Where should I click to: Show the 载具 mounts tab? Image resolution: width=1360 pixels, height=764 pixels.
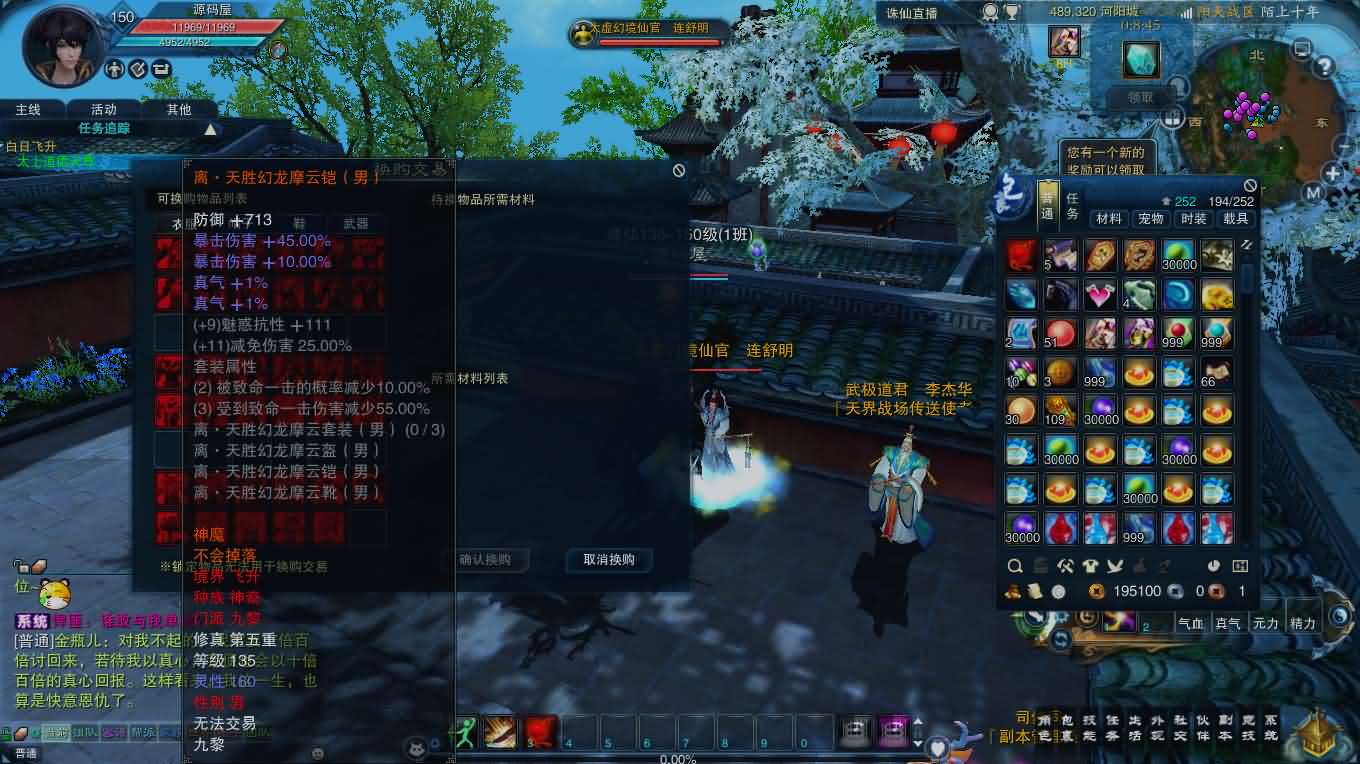(1235, 218)
